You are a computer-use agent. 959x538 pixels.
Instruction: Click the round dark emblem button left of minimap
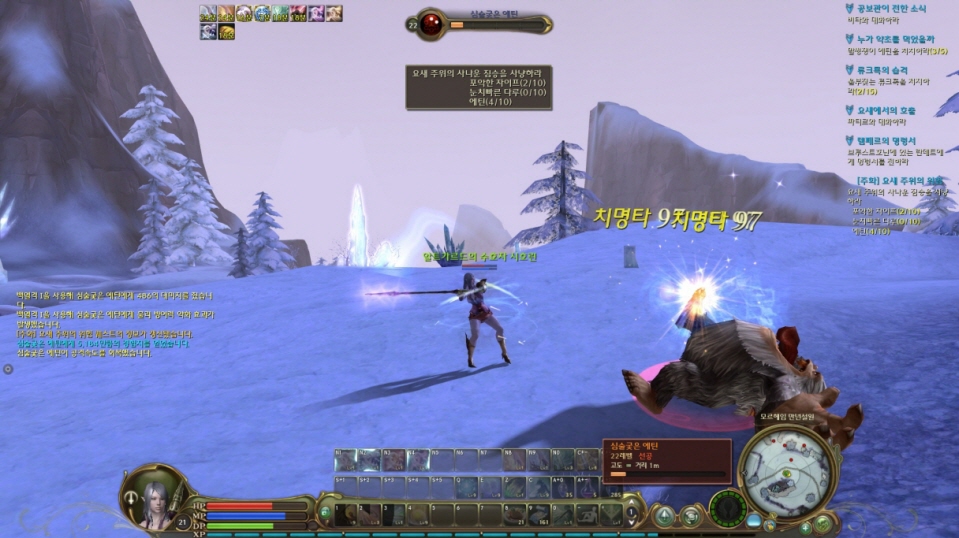point(726,508)
